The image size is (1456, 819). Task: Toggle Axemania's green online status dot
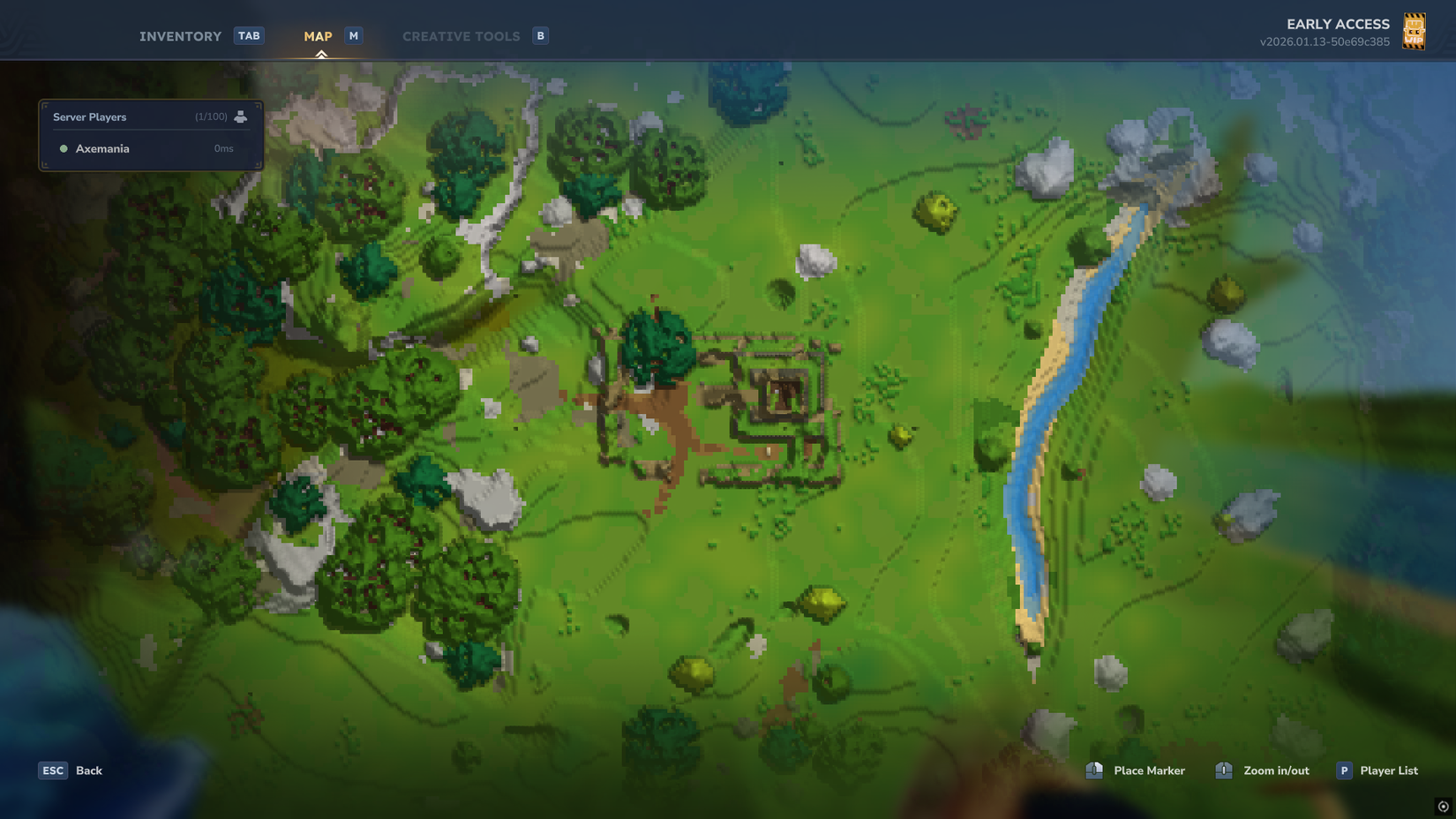click(x=63, y=148)
